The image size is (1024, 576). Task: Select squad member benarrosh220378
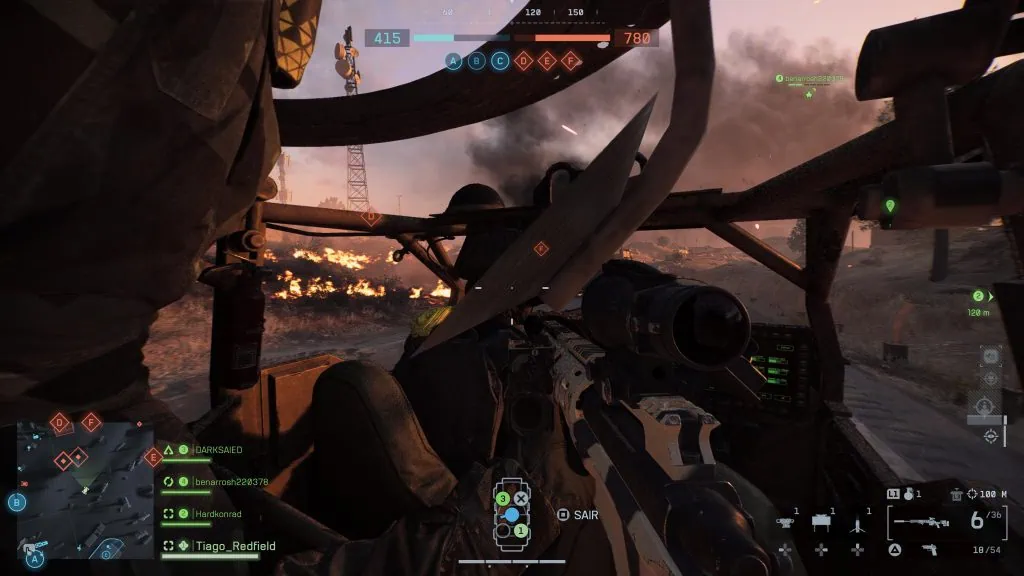[x=229, y=482]
